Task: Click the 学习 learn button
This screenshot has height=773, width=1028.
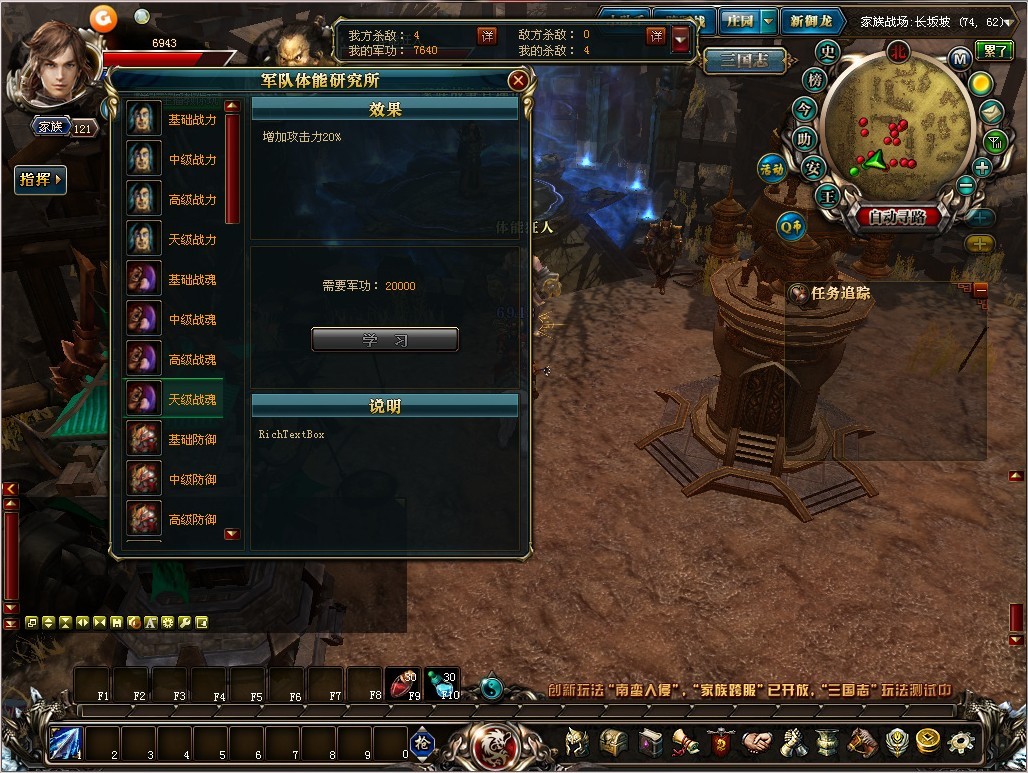Action: pos(385,340)
